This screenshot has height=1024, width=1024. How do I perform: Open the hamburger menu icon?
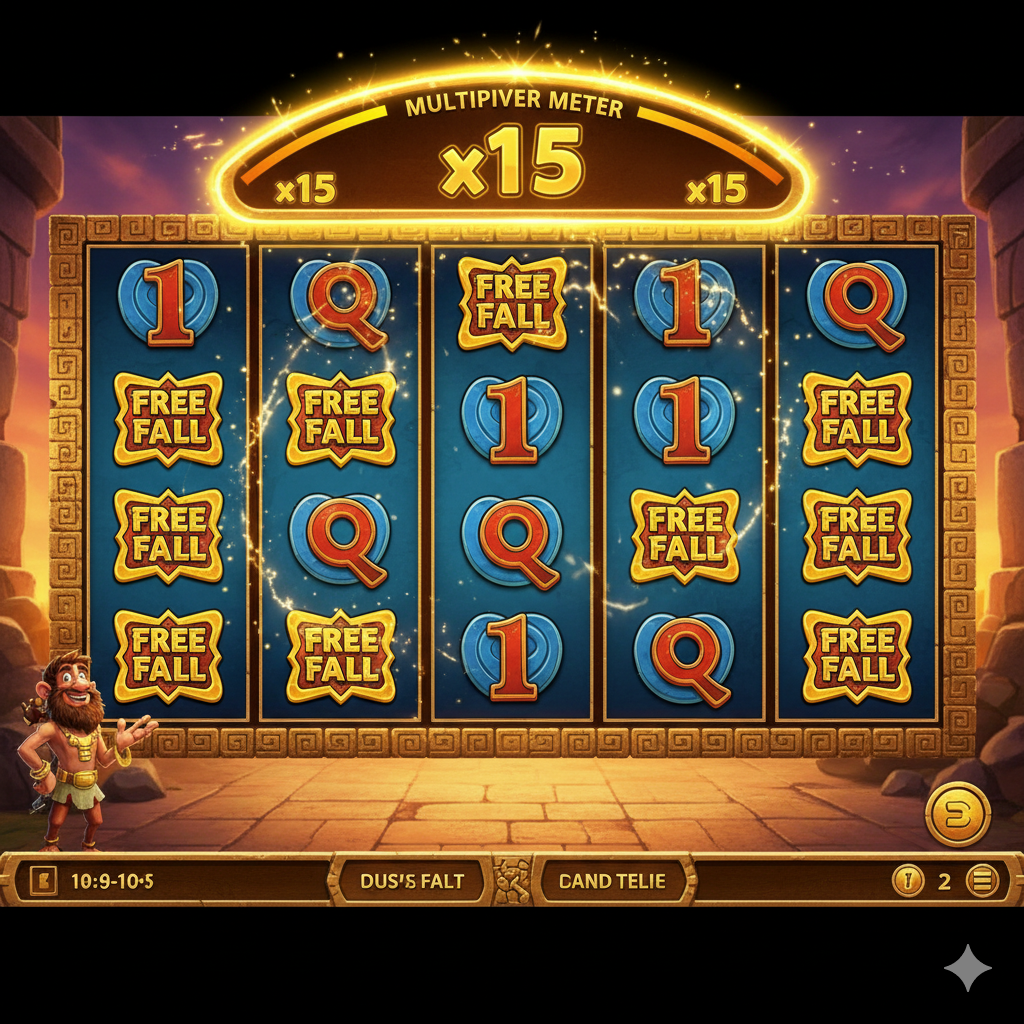(x=983, y=881)
